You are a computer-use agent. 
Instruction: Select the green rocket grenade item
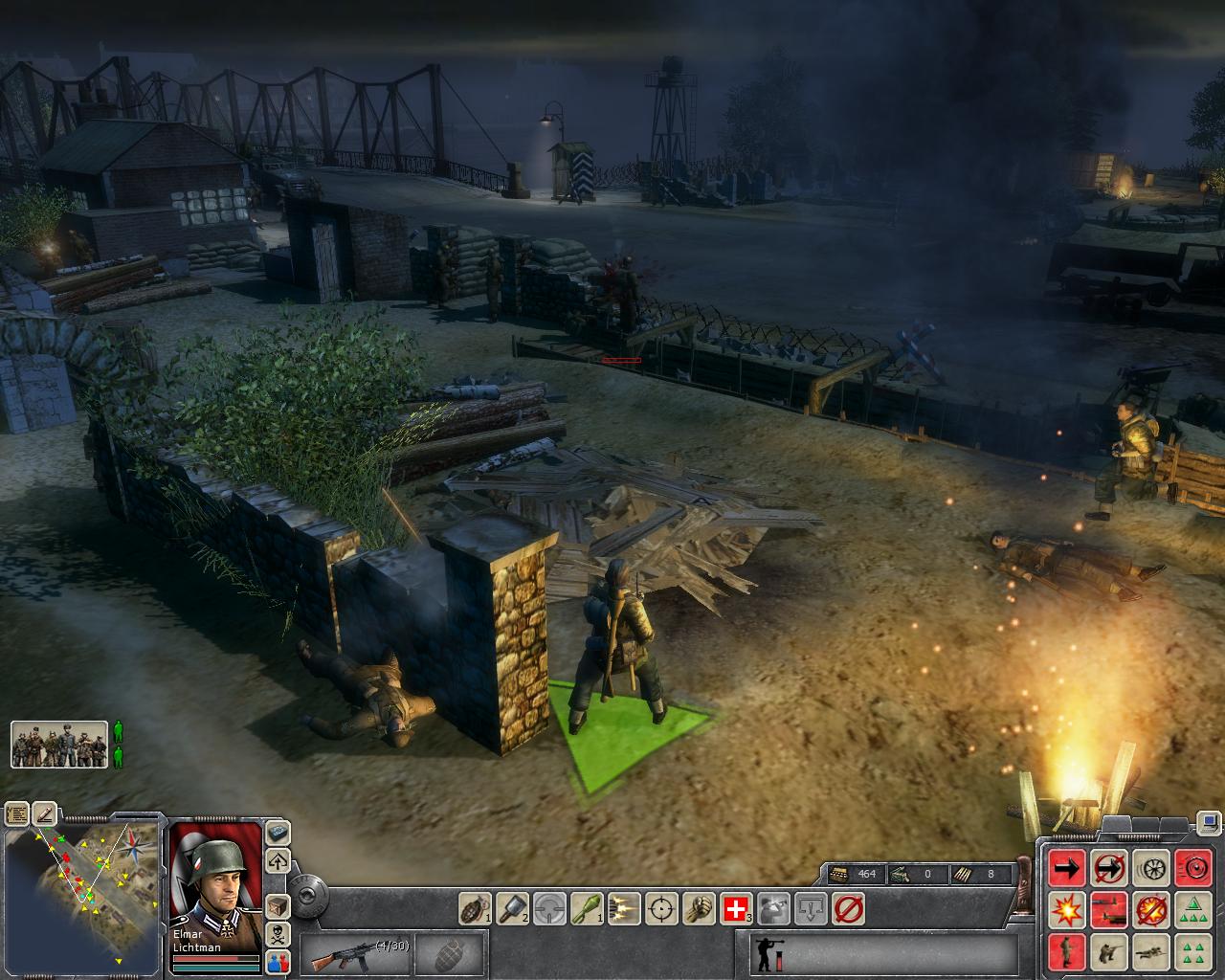point(586,907)
